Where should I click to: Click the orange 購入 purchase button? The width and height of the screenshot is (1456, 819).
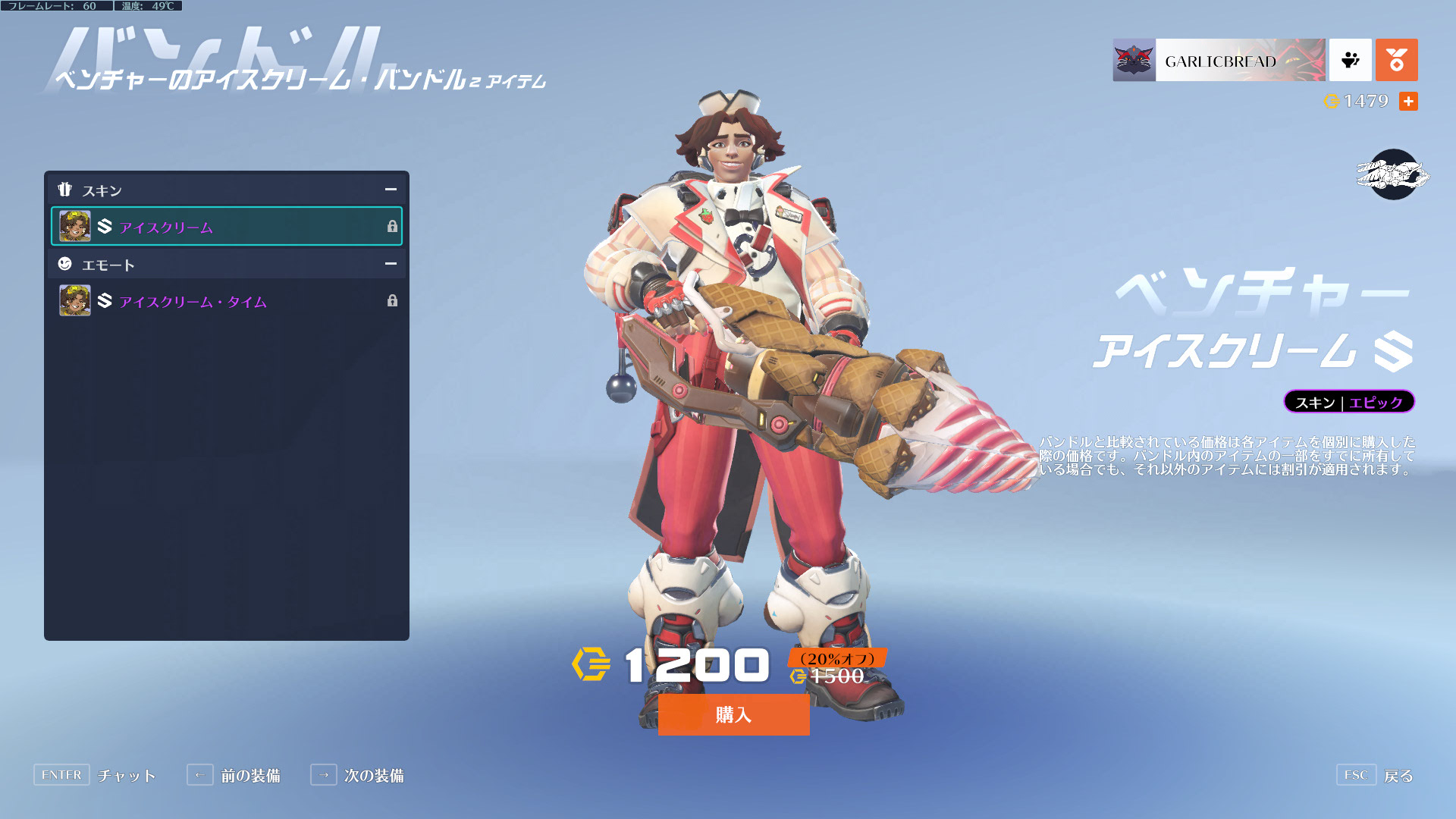coord(733,714)
